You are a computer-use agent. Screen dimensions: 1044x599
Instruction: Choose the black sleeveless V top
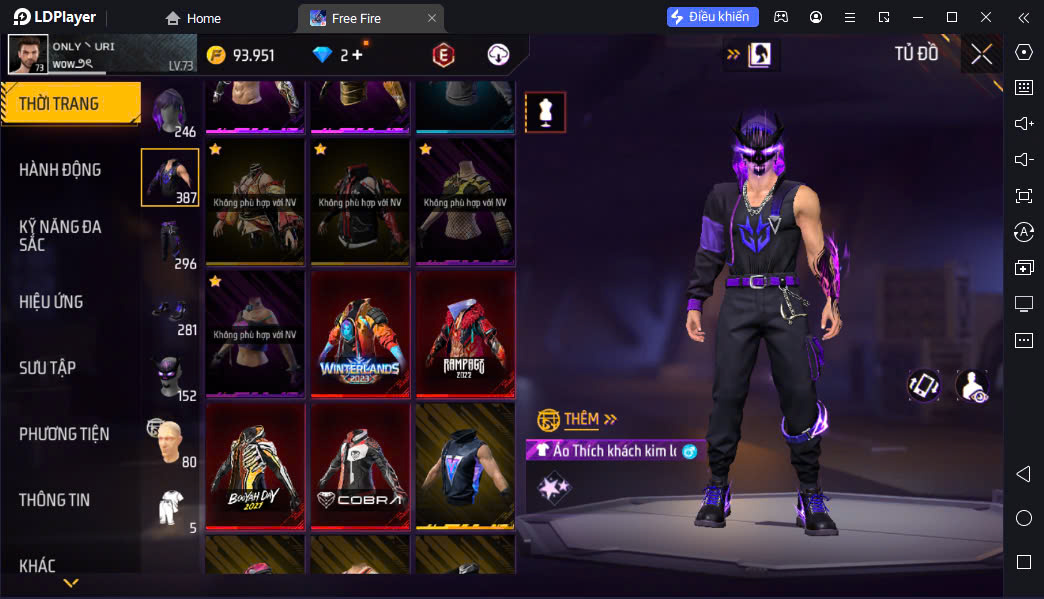(464, 465)
